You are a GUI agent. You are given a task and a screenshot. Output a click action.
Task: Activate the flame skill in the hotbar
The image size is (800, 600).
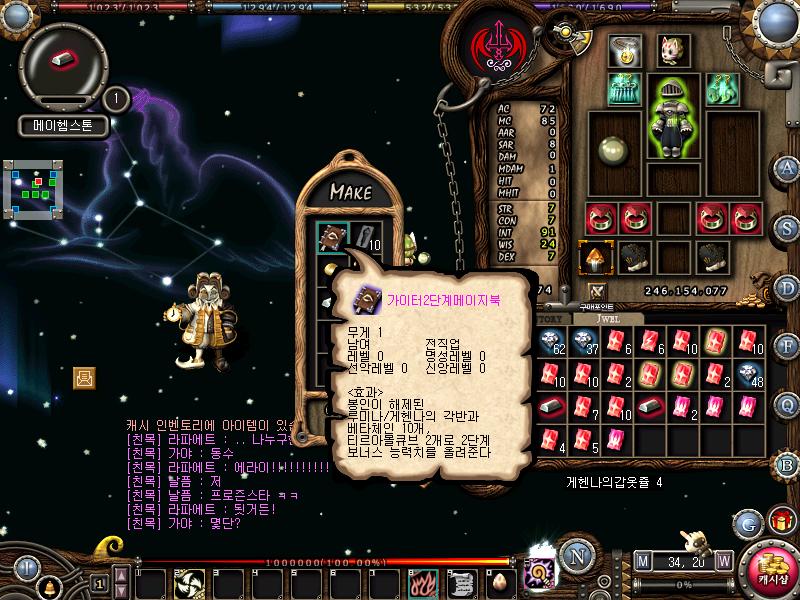click(424, 582)
